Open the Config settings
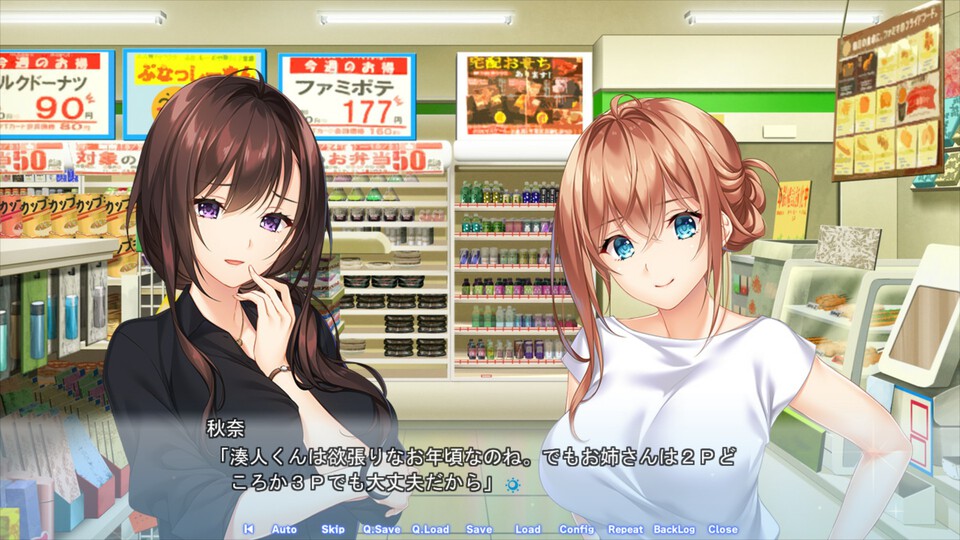960x540 pixels. tap(576, 529)
